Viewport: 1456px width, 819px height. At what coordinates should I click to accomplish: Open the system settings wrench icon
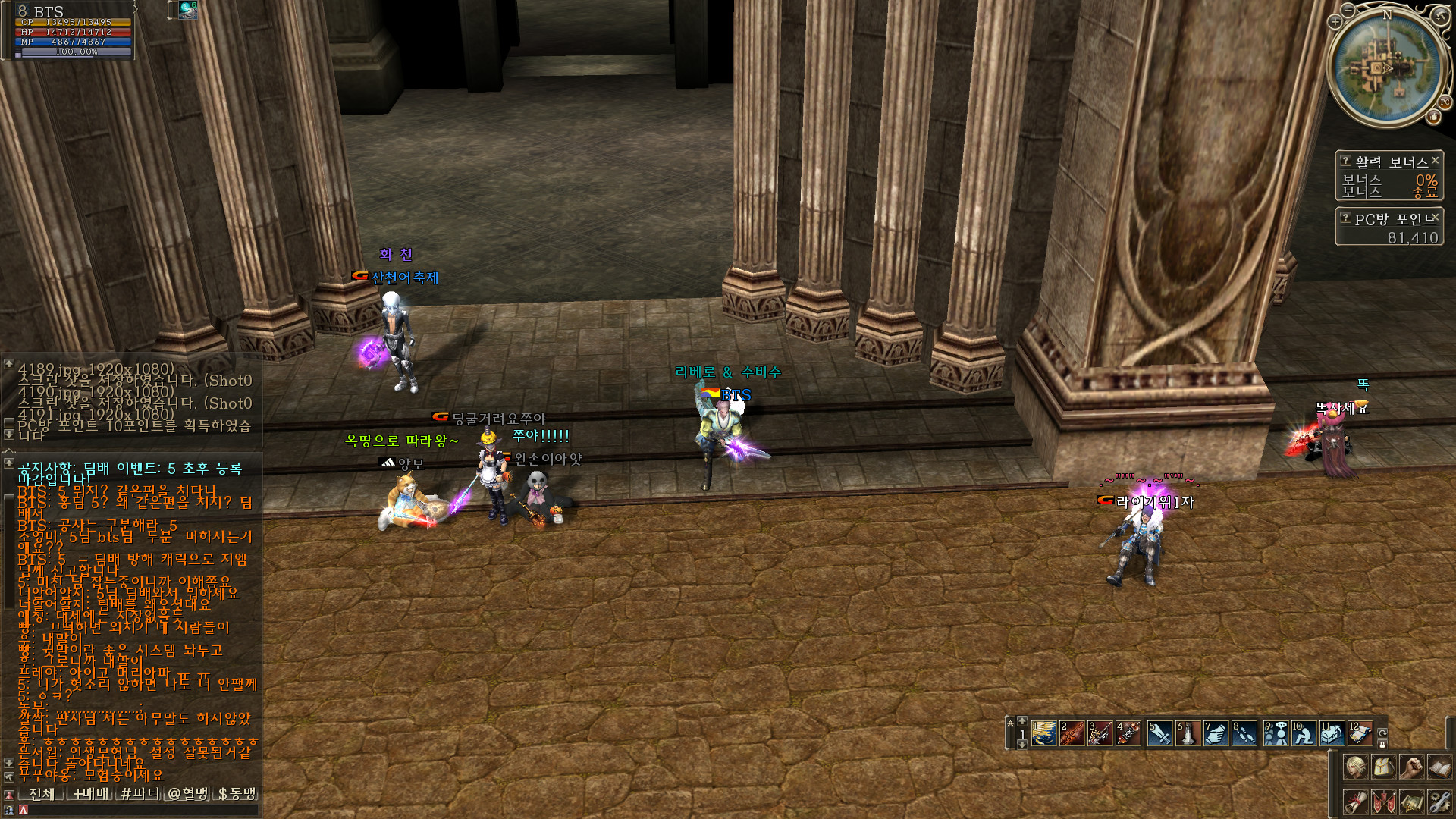[1439, 802]
